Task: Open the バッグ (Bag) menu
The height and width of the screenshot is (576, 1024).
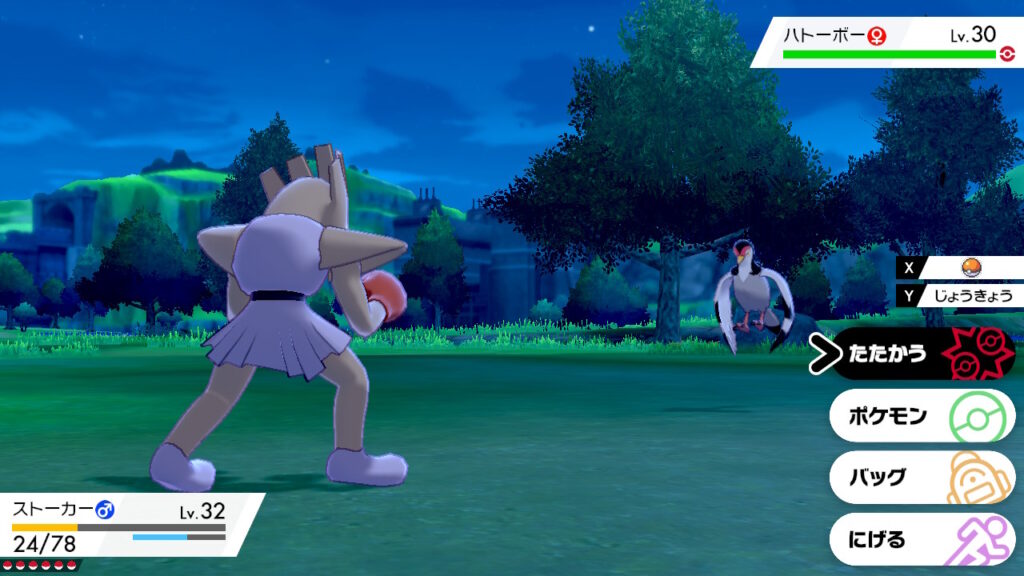Action: click(x=922, y=477)
